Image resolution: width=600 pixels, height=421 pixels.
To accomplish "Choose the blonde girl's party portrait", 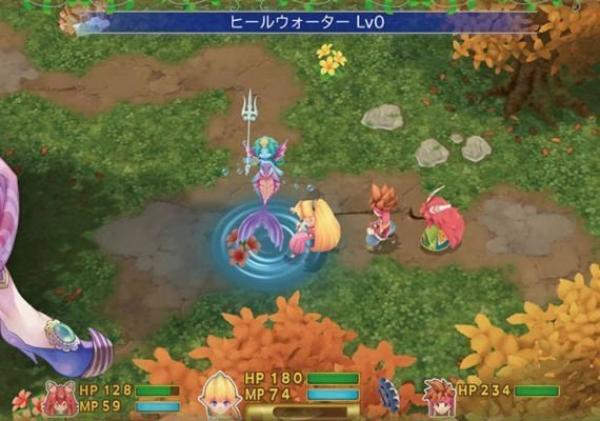I will click(x=221, y=395).
